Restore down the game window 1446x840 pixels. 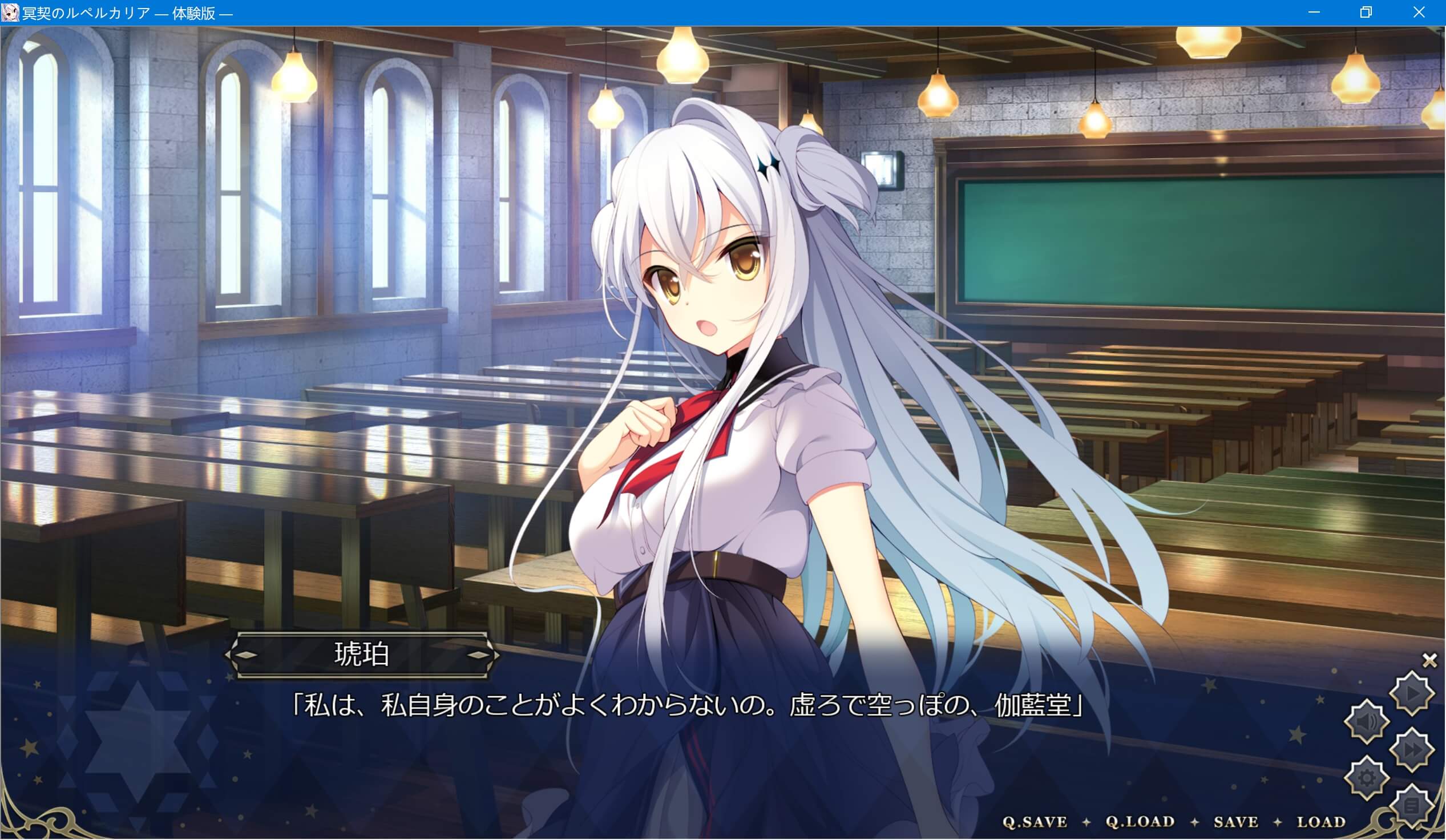(x=1366, y=12)
